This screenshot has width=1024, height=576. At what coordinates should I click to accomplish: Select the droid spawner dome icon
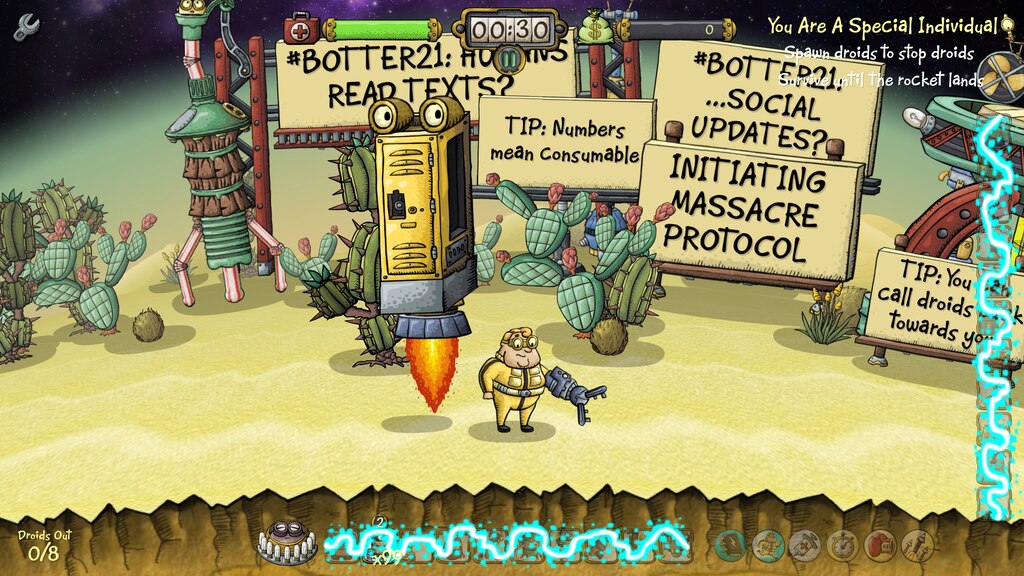tap(287, 541)
